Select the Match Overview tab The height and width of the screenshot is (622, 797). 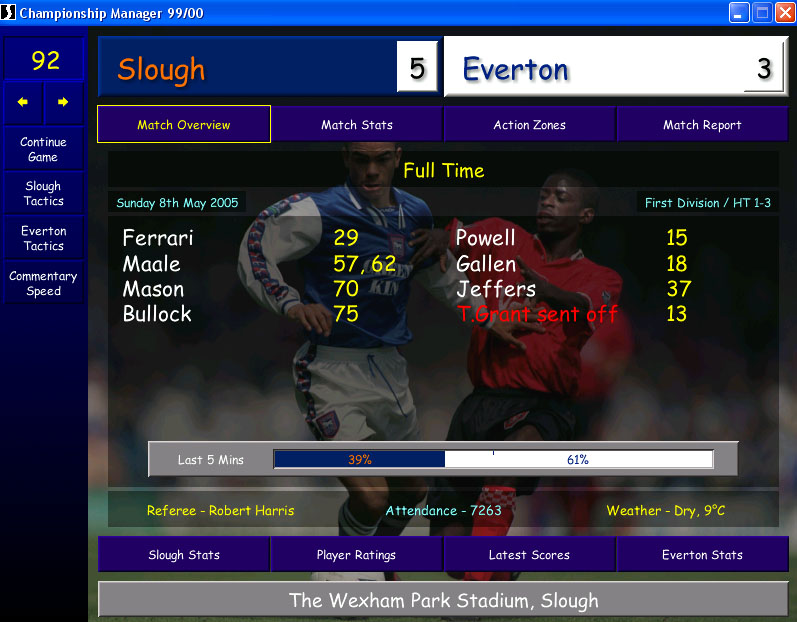[184, 125]
